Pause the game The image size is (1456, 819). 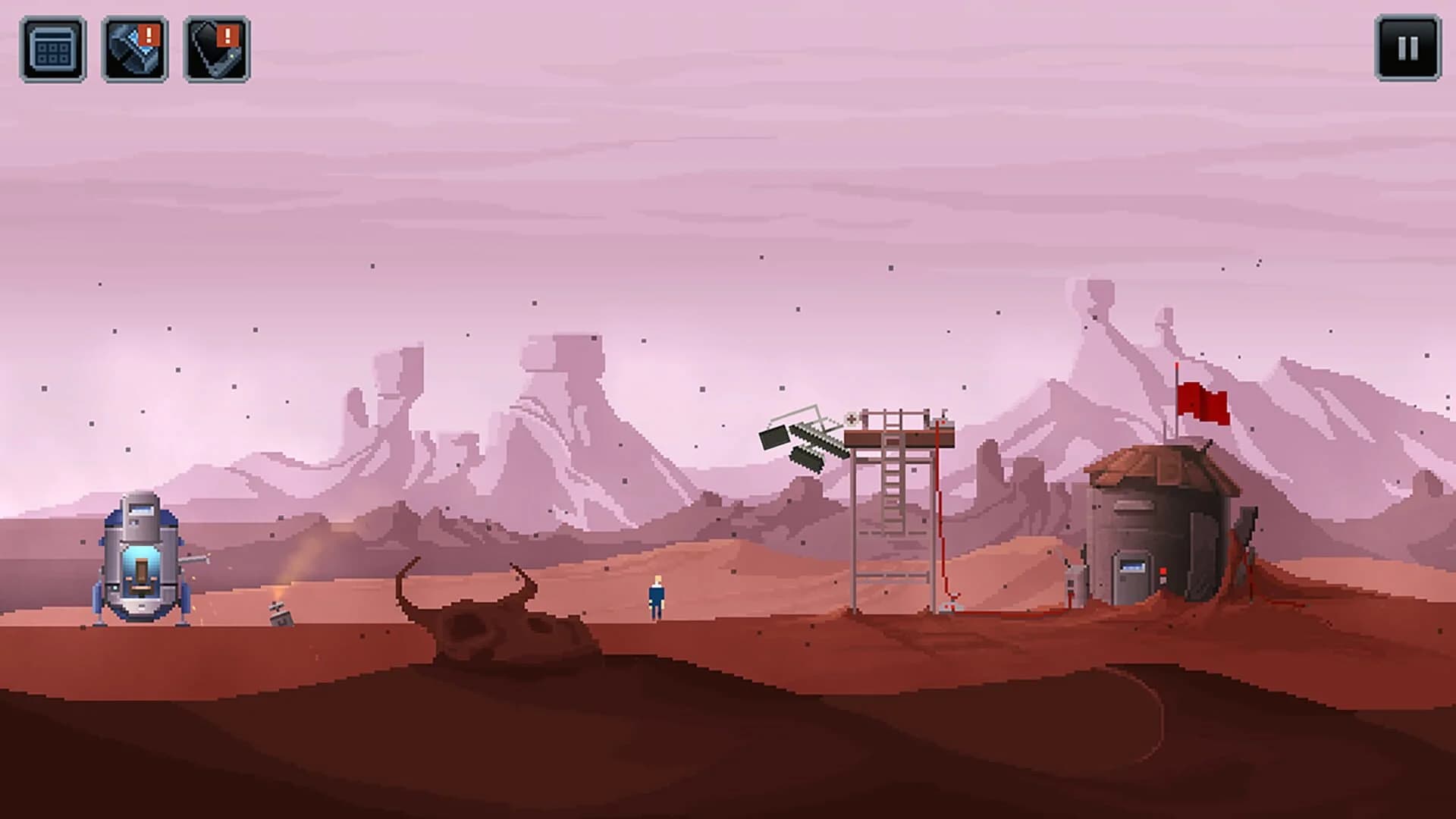point(1407,47)
